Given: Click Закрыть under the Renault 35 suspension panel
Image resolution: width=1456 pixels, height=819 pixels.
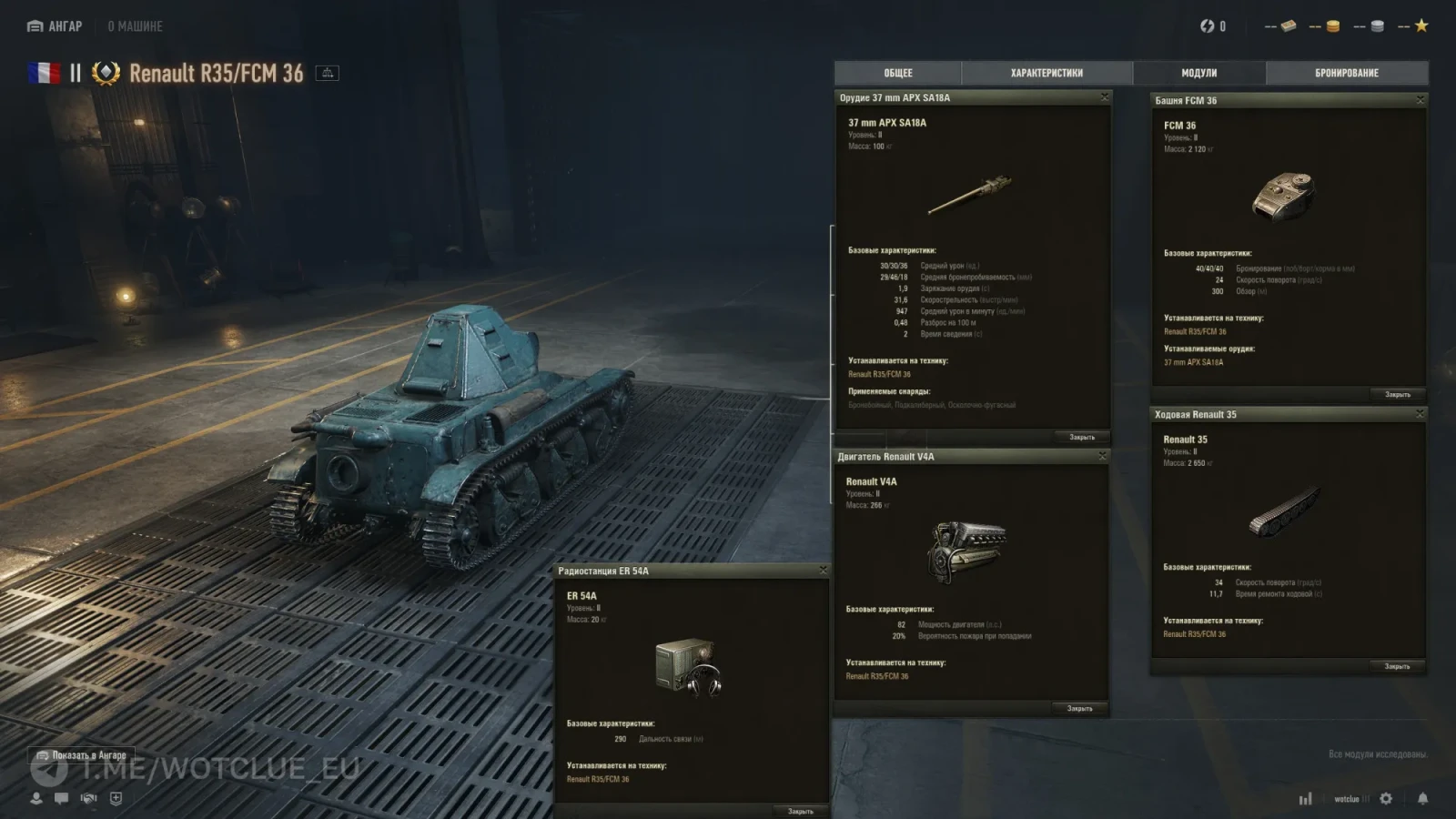Looking at the screenshot, I should [x=1397, y=666].
